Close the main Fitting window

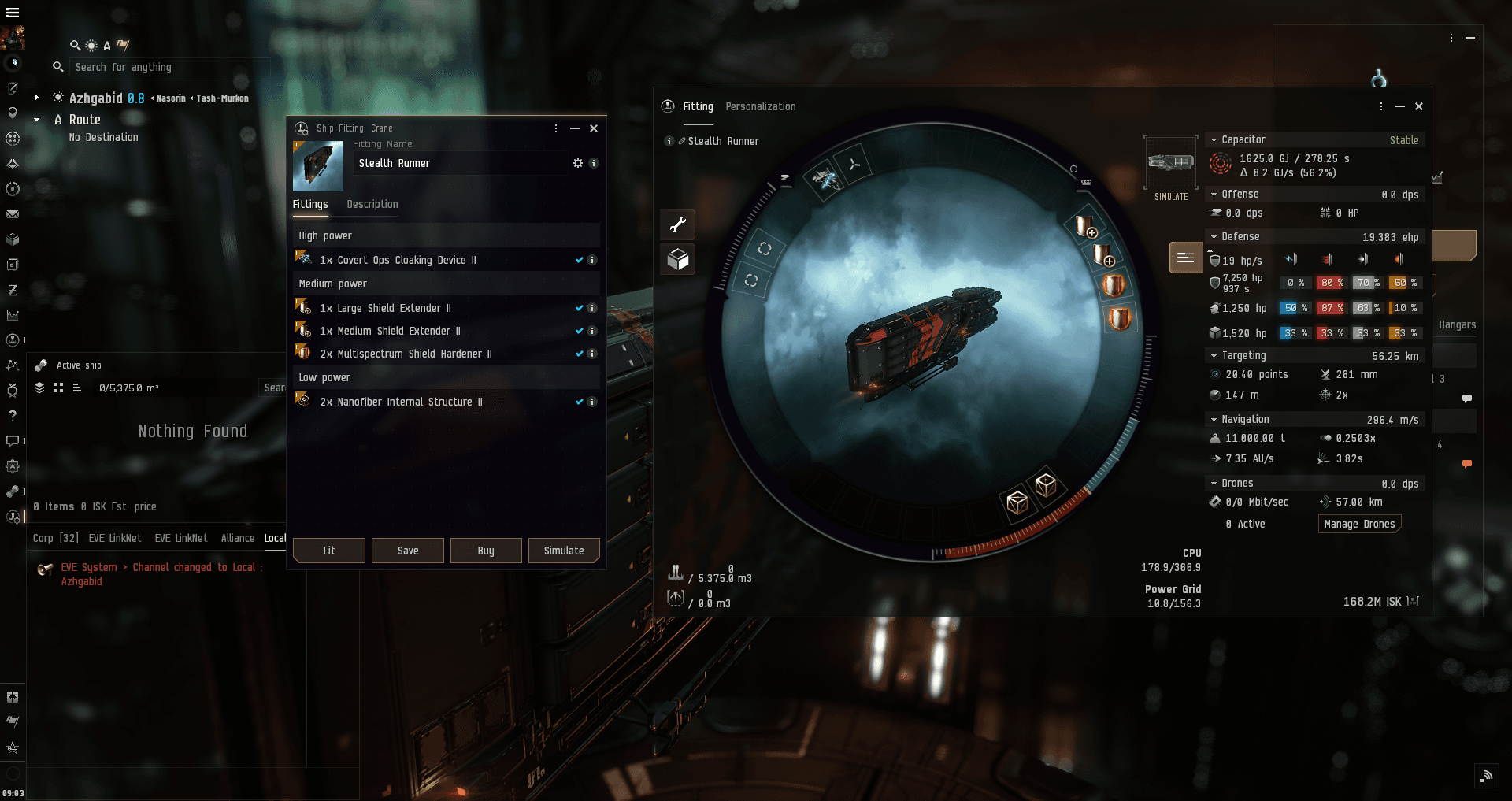pyautogui.click(x=1419, y=106)
